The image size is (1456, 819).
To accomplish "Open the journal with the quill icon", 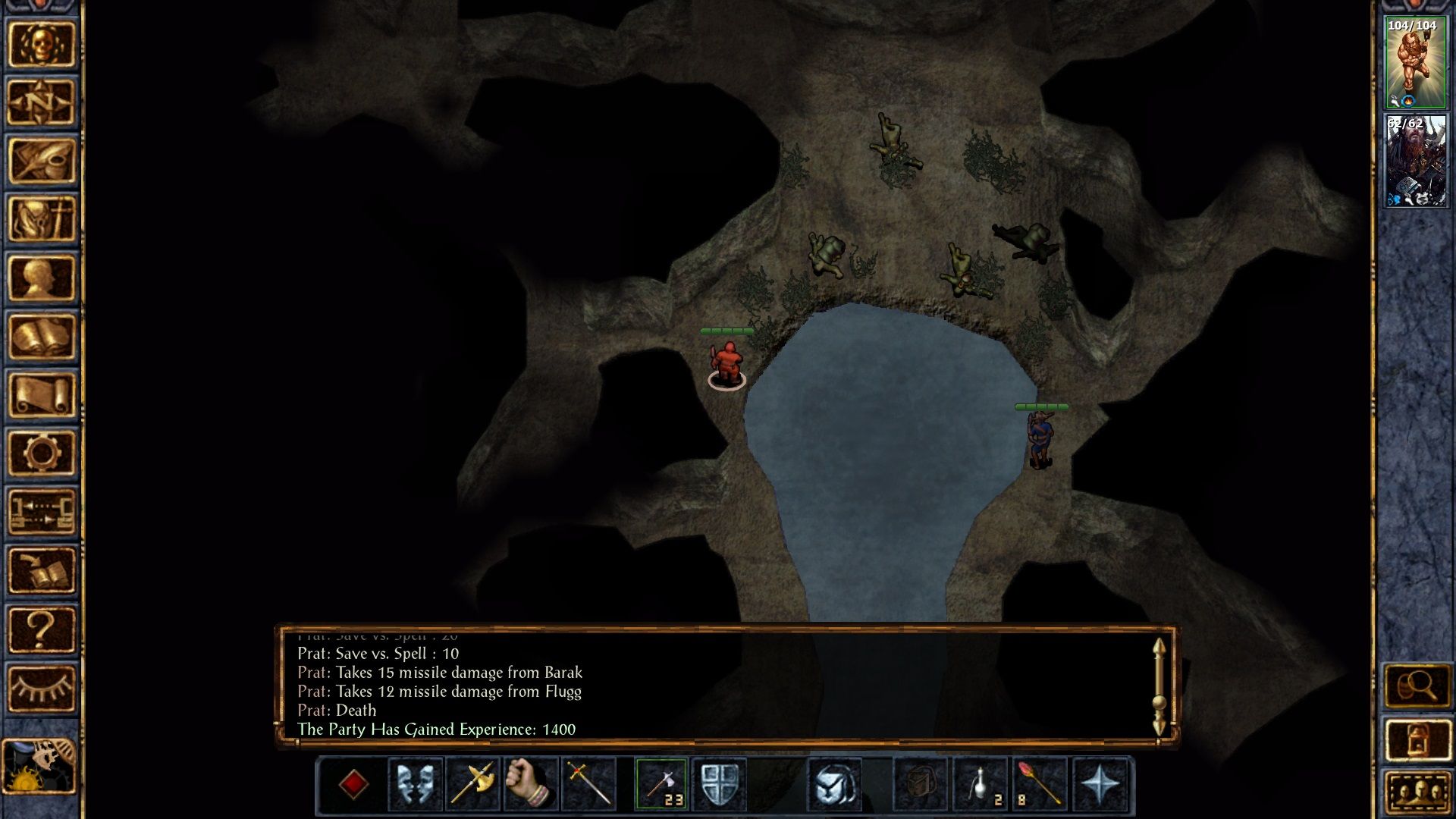I will point(42,161).
